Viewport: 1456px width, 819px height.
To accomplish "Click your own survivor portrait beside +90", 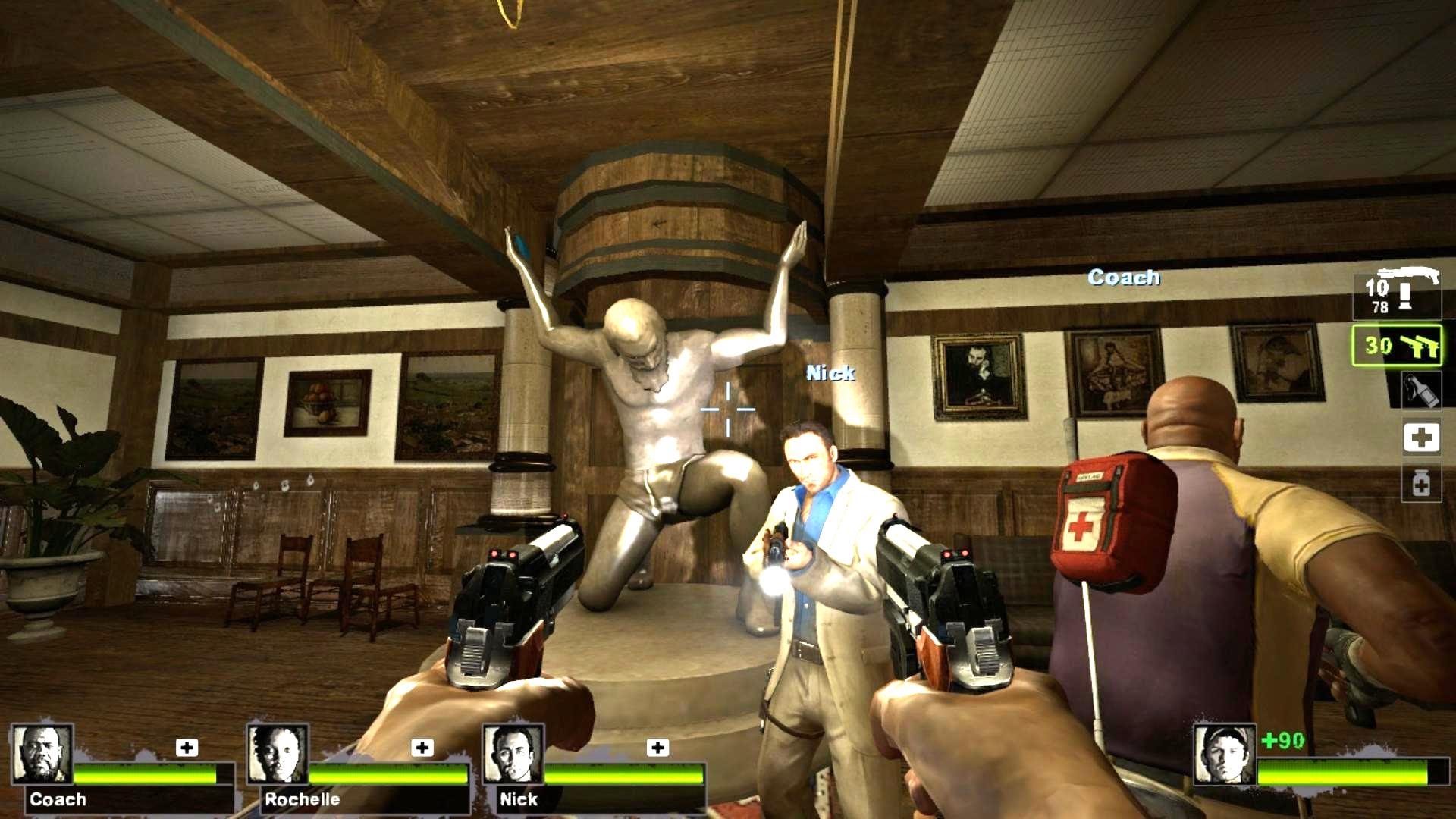I will pyautogui.click(x=1224, y=754).
